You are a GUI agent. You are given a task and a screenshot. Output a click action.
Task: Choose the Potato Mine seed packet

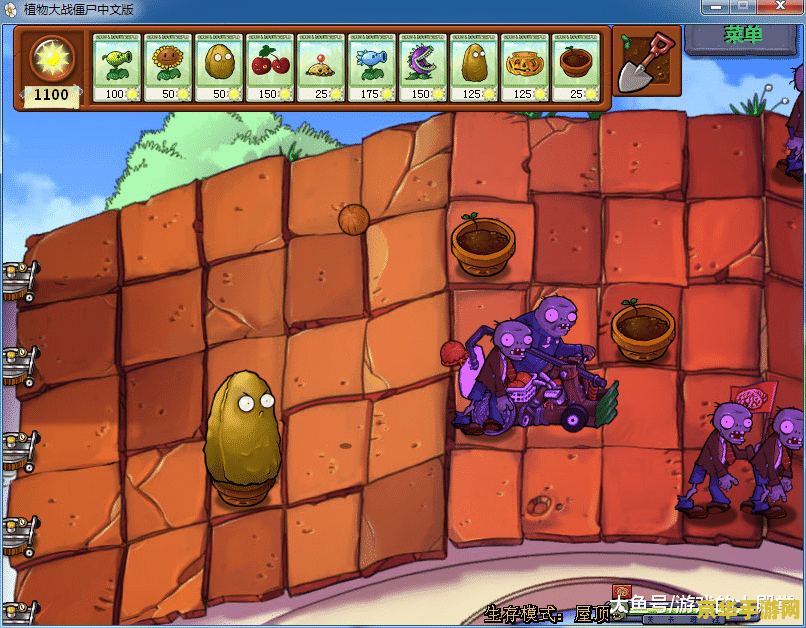pos(321,67)
